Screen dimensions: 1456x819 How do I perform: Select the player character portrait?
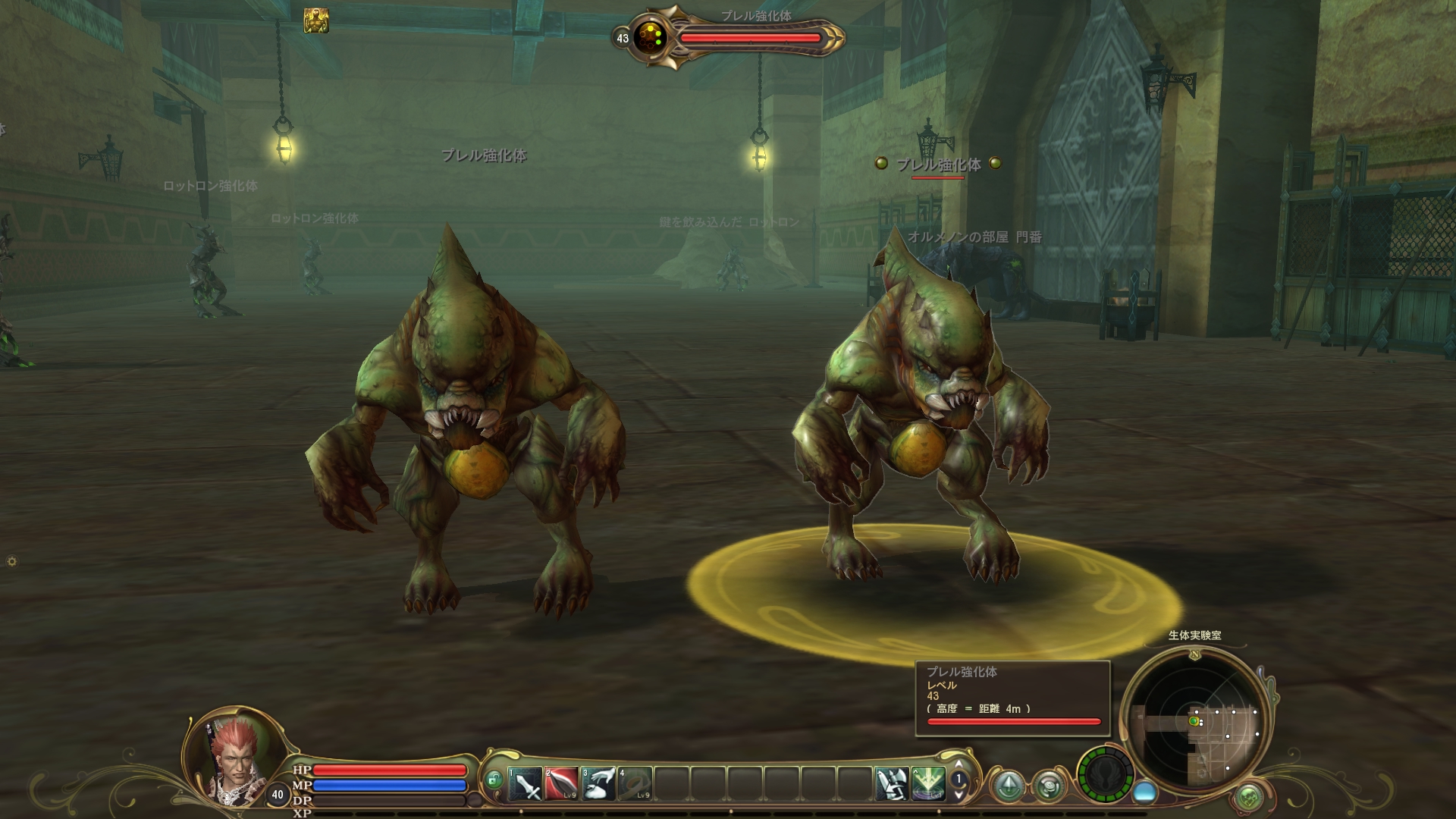234,755
